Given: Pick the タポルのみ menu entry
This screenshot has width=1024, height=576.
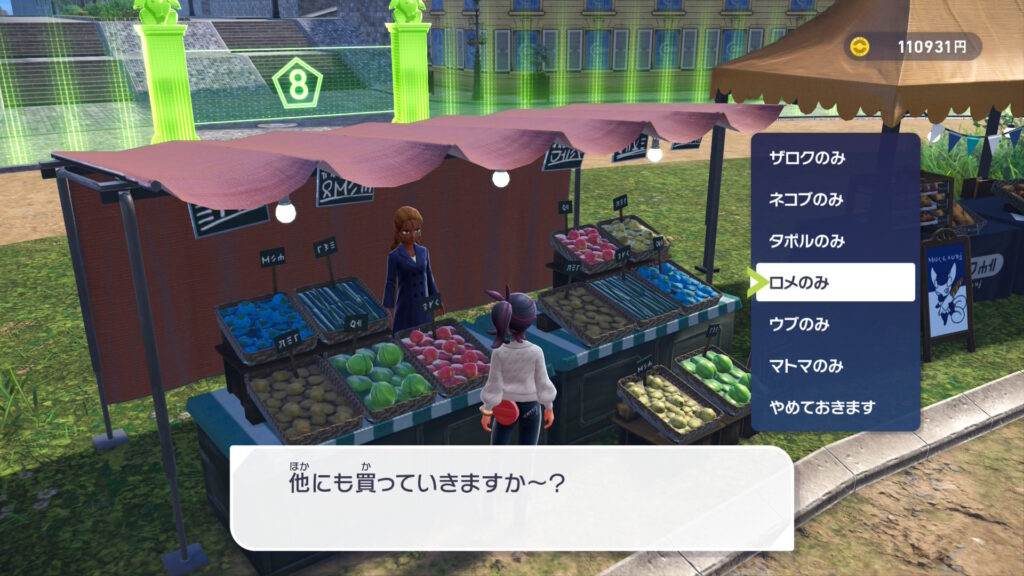Looking at the screenshot, I should tap(807, 241).
